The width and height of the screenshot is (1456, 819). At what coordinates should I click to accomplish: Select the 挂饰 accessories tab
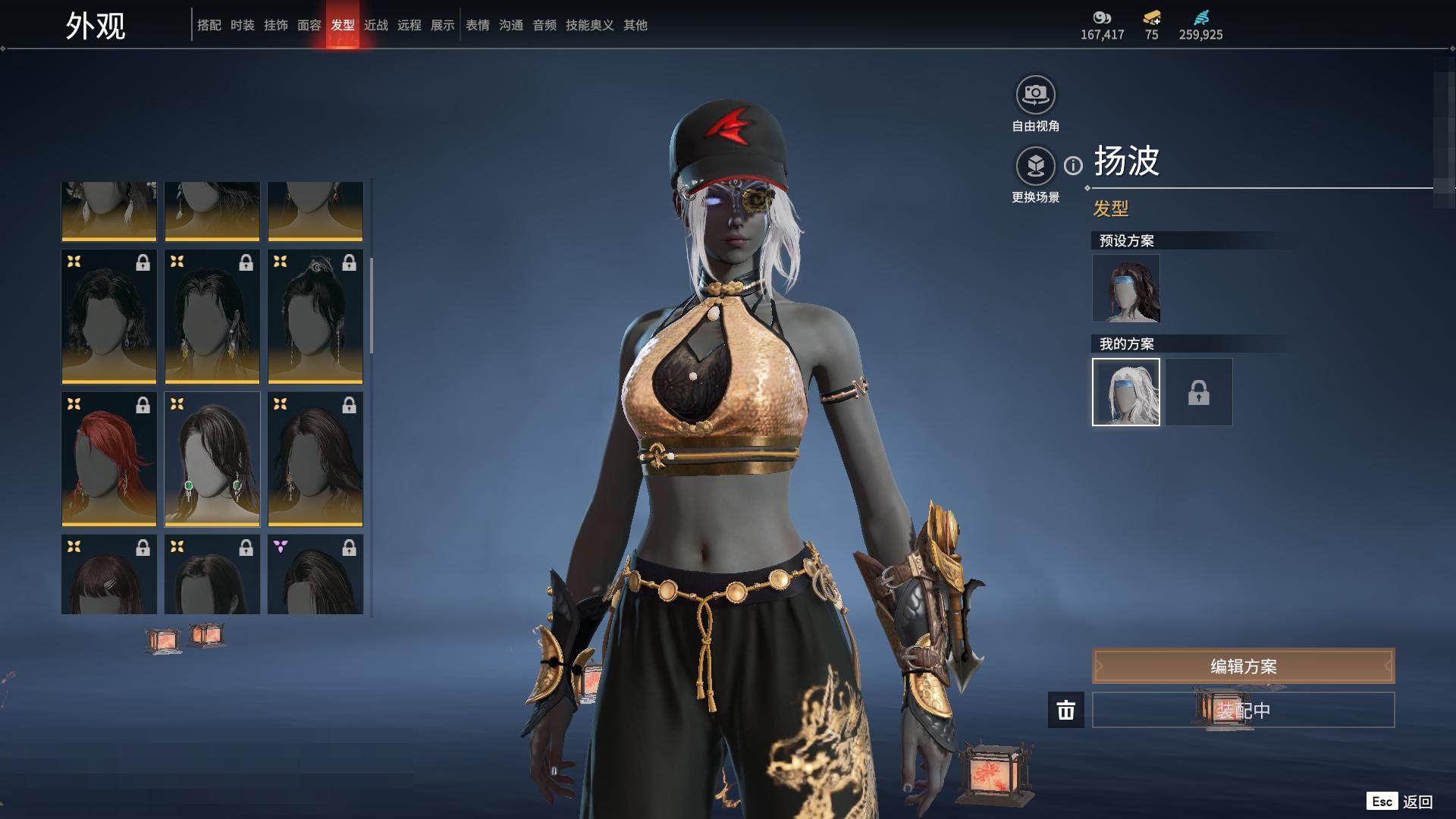click(275, 25)
